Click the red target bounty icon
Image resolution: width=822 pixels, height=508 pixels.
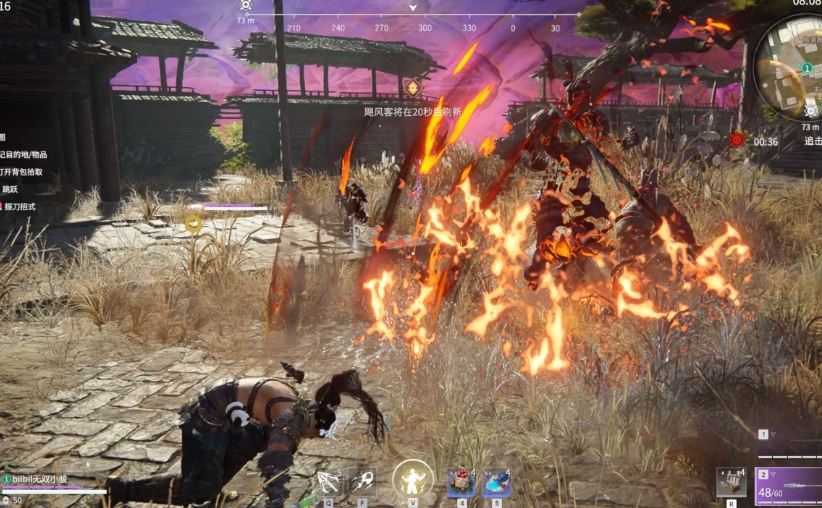pos(737,140)
